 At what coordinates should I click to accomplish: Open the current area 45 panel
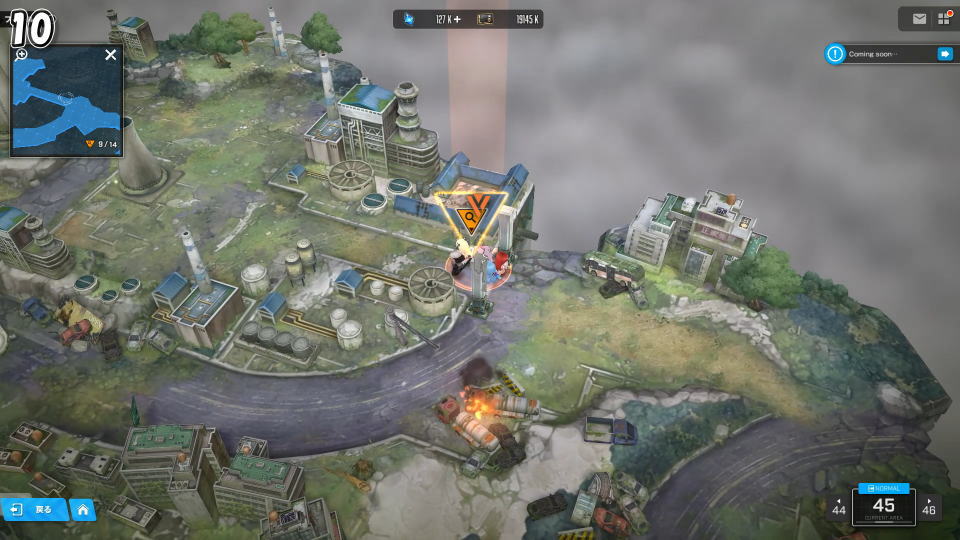point(884,506)
